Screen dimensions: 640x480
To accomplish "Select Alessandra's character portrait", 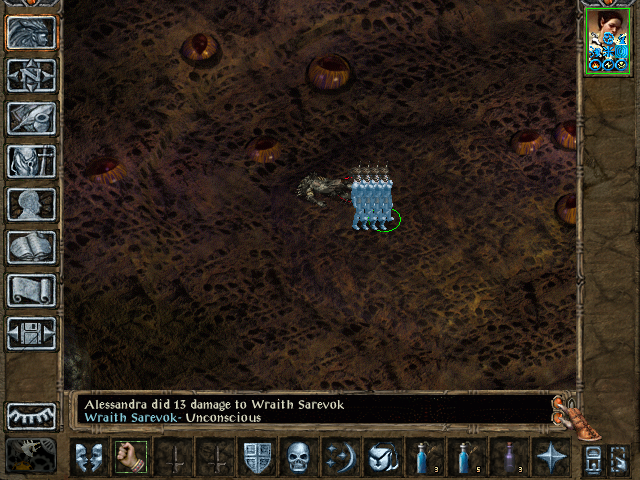I will [x=607, y=40].
